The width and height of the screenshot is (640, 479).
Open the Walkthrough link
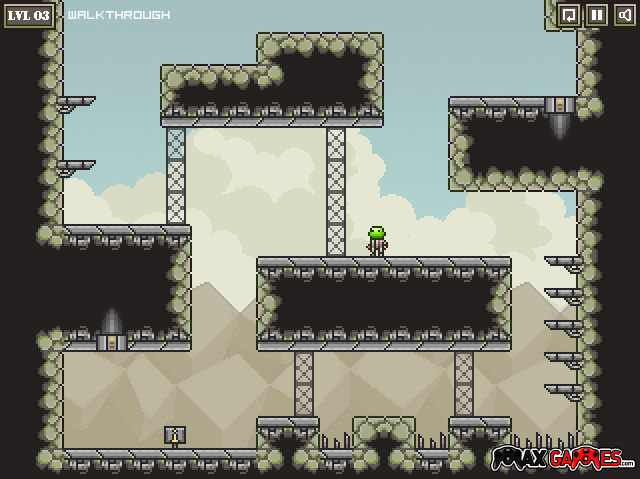(x=118, y=15)
